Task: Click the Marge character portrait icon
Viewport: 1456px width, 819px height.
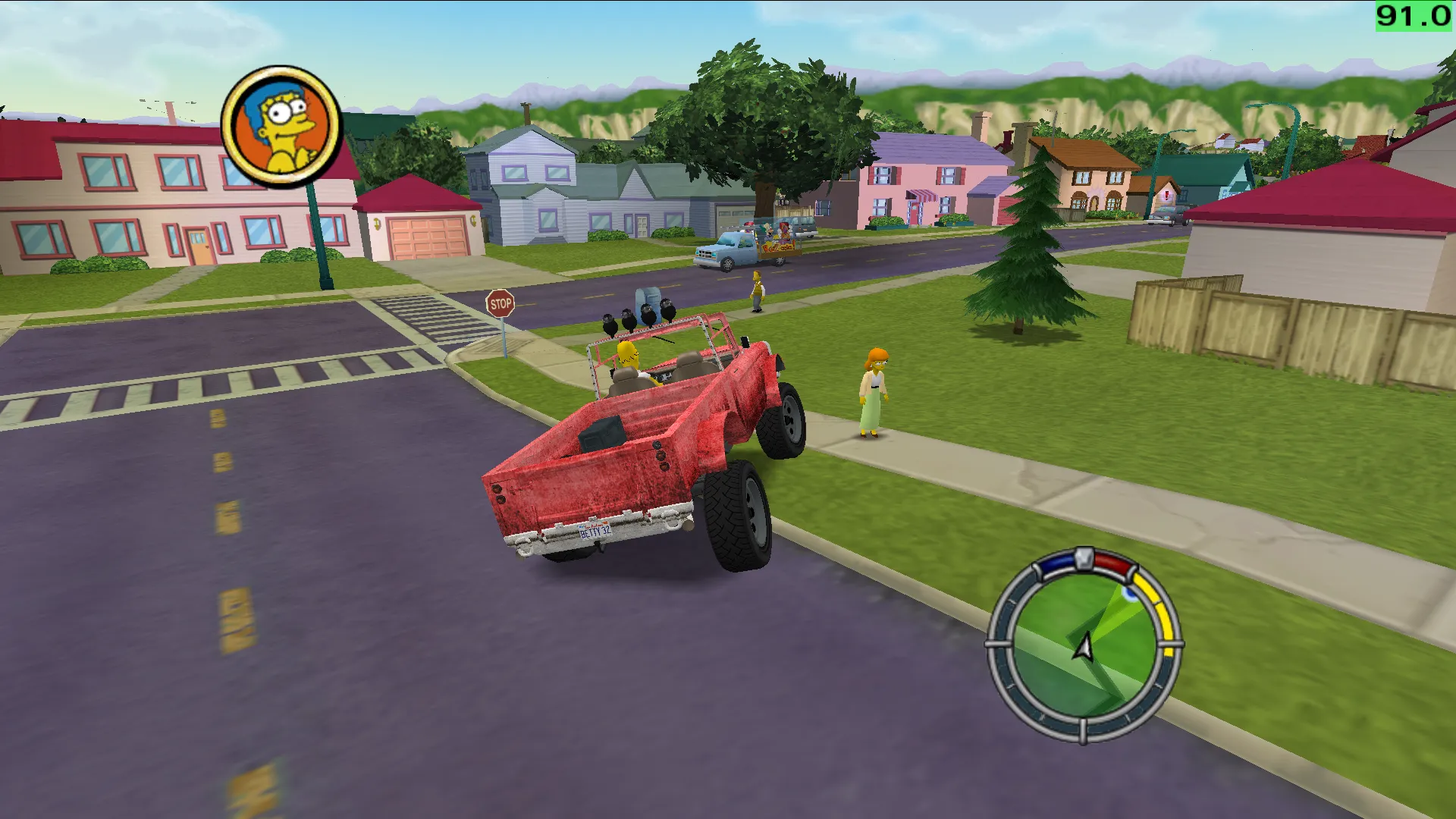Action: point(281,127)
